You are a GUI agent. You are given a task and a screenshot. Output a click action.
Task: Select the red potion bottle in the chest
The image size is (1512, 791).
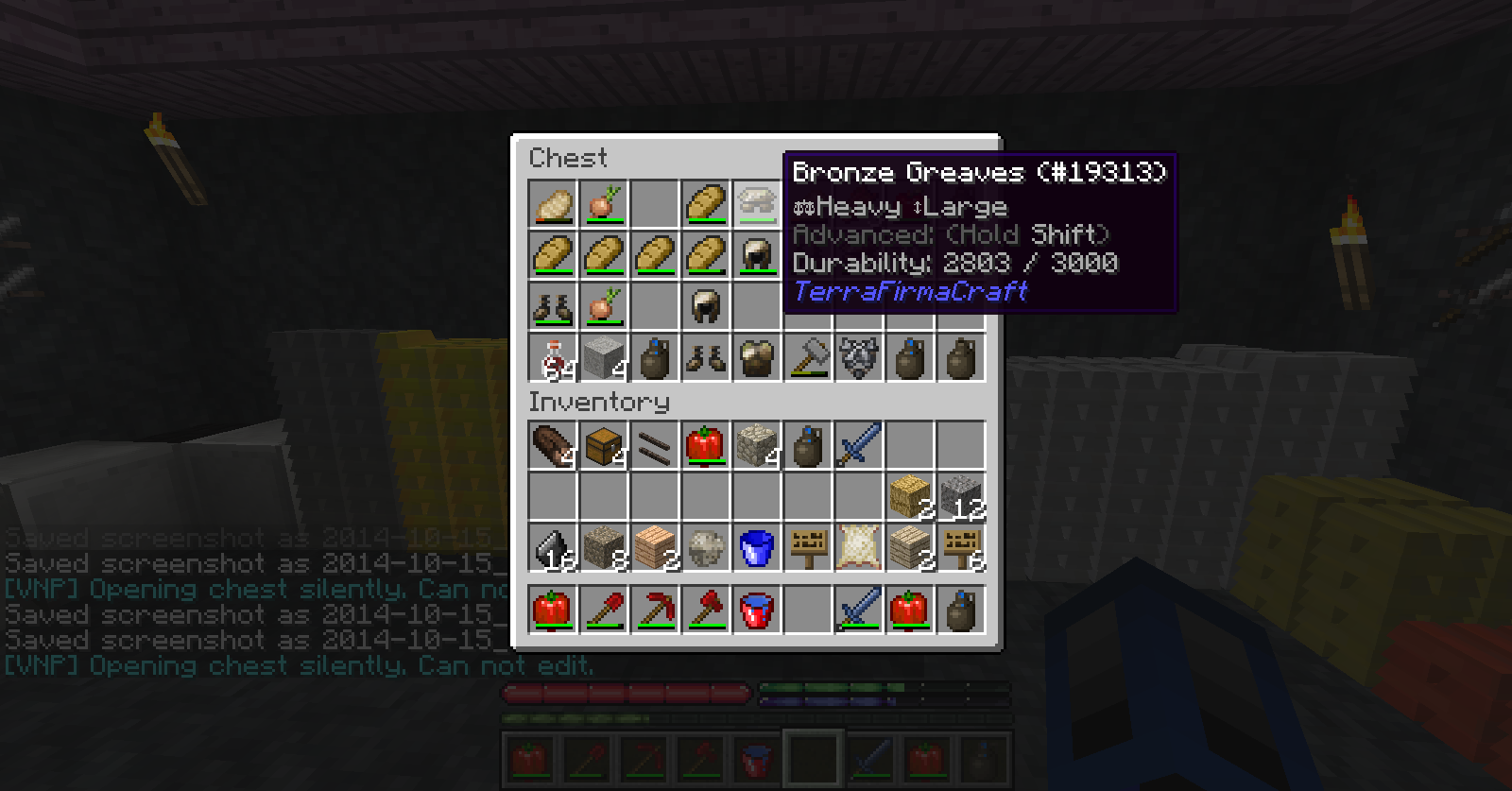pos(553,358)
